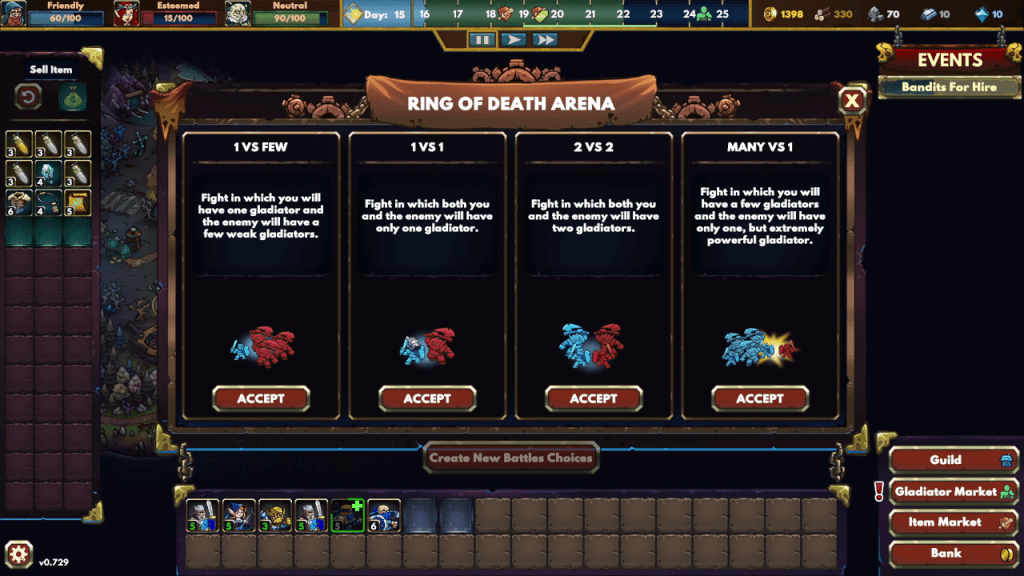This screenshot has height=576, width=1024.
Task: Accept the 1 VS 1 battle
Action: [427, 398]
